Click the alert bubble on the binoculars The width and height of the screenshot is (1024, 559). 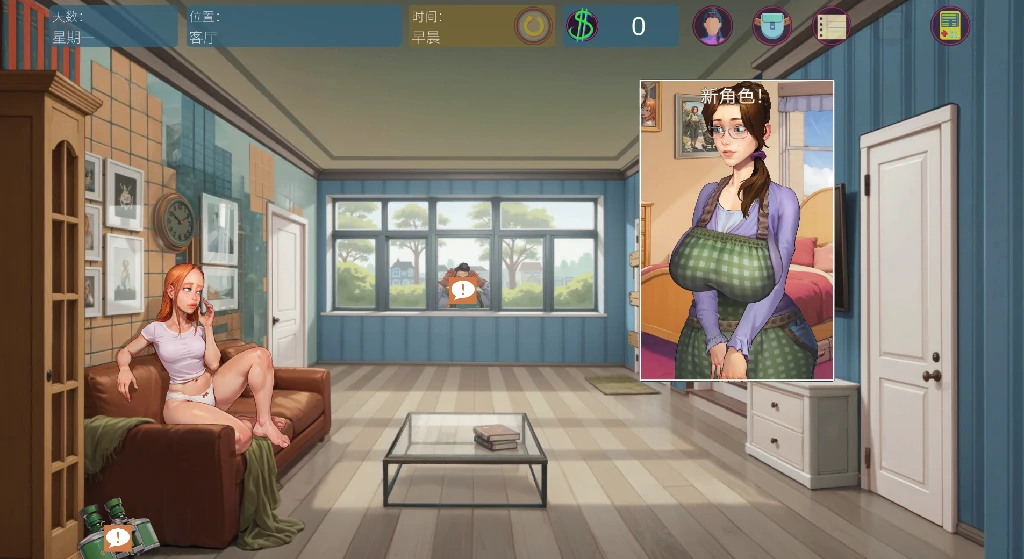click(x=118, y=538)
